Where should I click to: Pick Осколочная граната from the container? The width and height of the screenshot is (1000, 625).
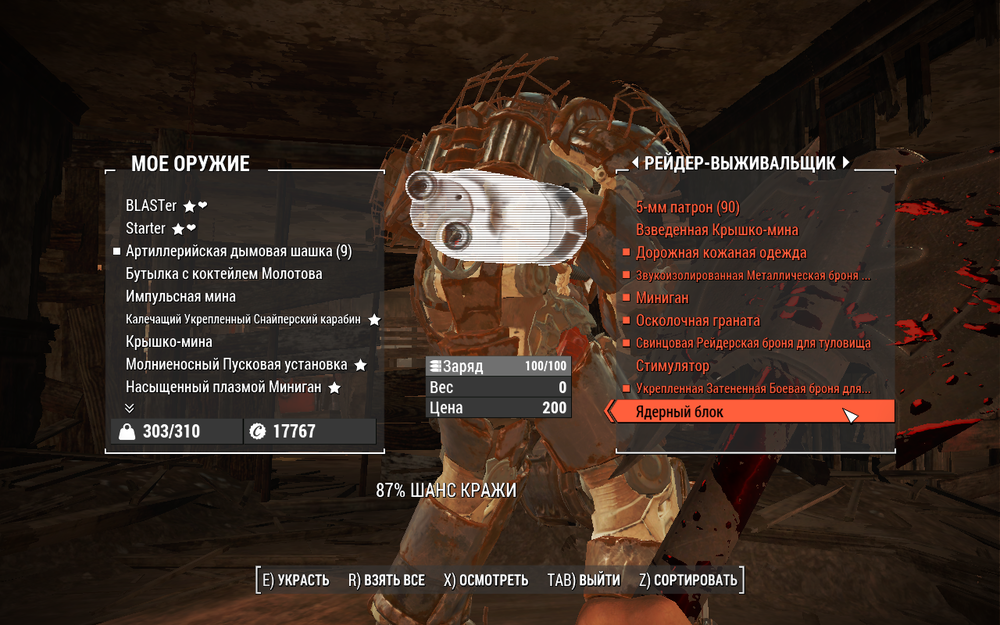[x=698, y=321]
